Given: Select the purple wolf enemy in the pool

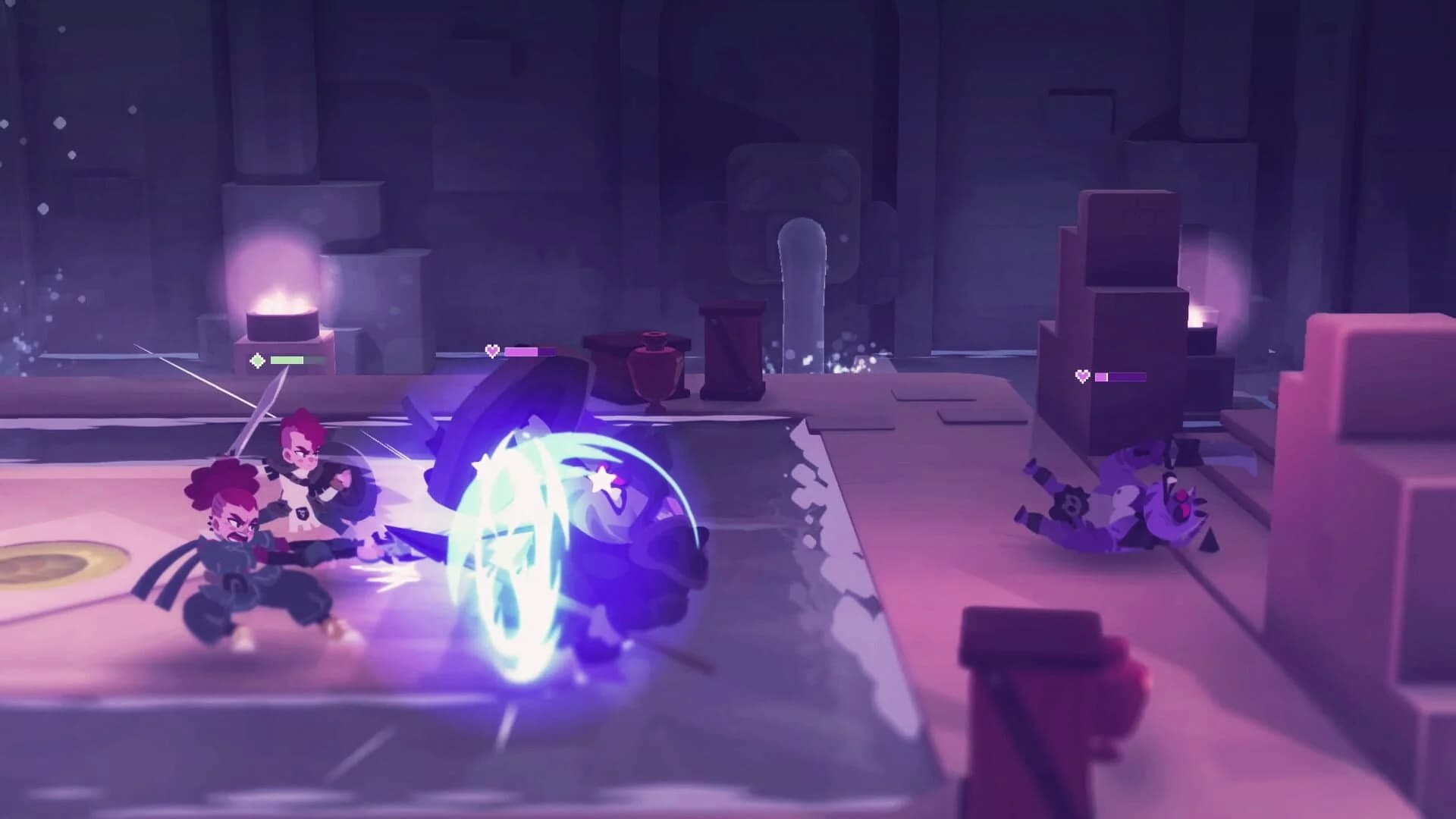Looking at the screenshot, I should click(652, 546).
